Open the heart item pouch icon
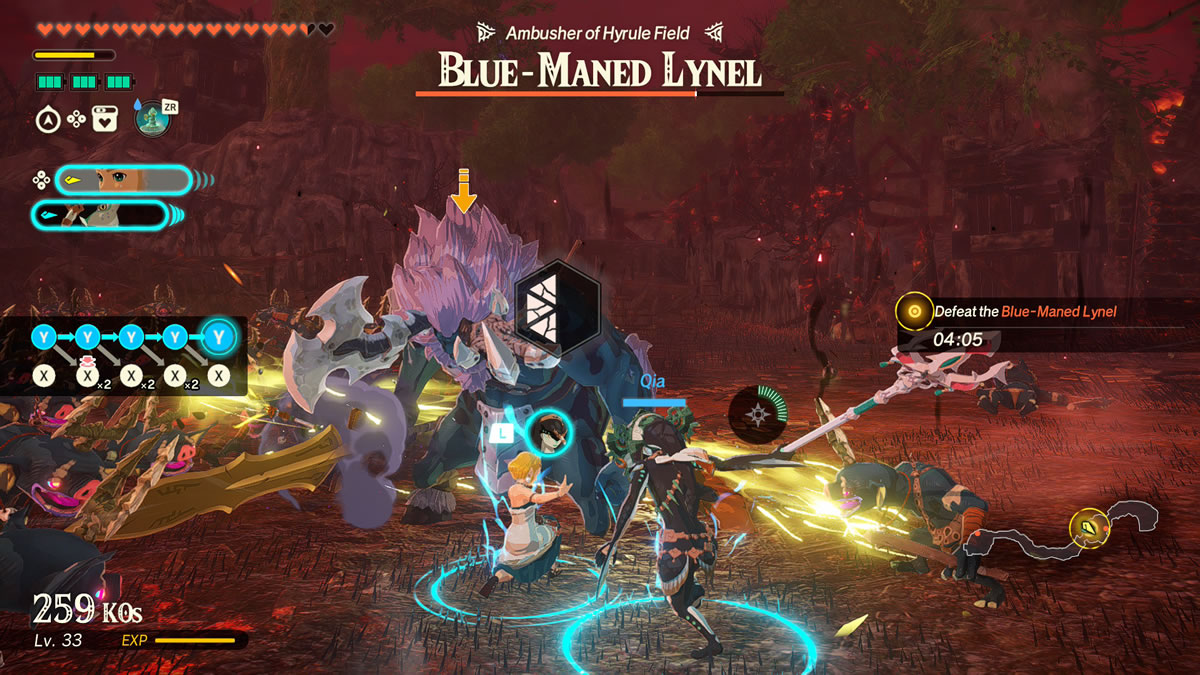This screenshot has height=675, width=1200. [106, 119]
